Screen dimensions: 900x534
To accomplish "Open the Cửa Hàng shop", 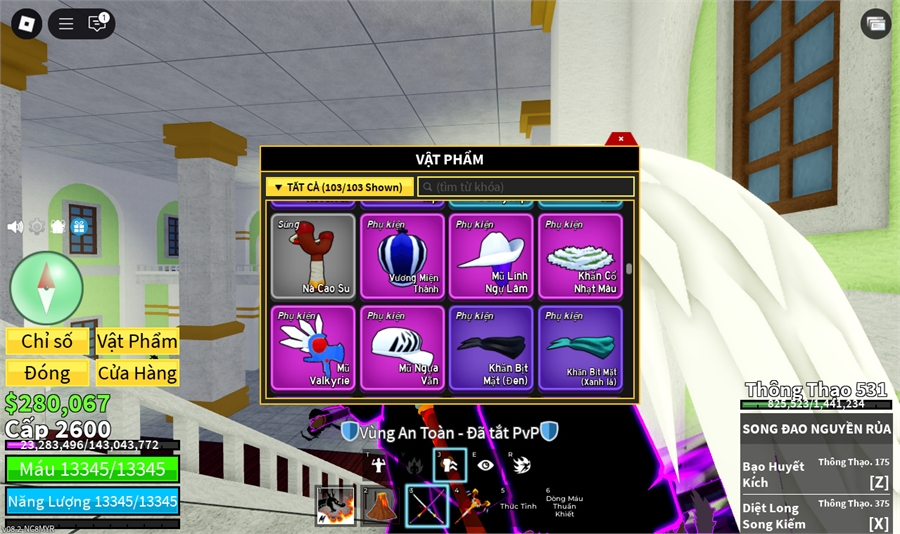I will (137, 373).
